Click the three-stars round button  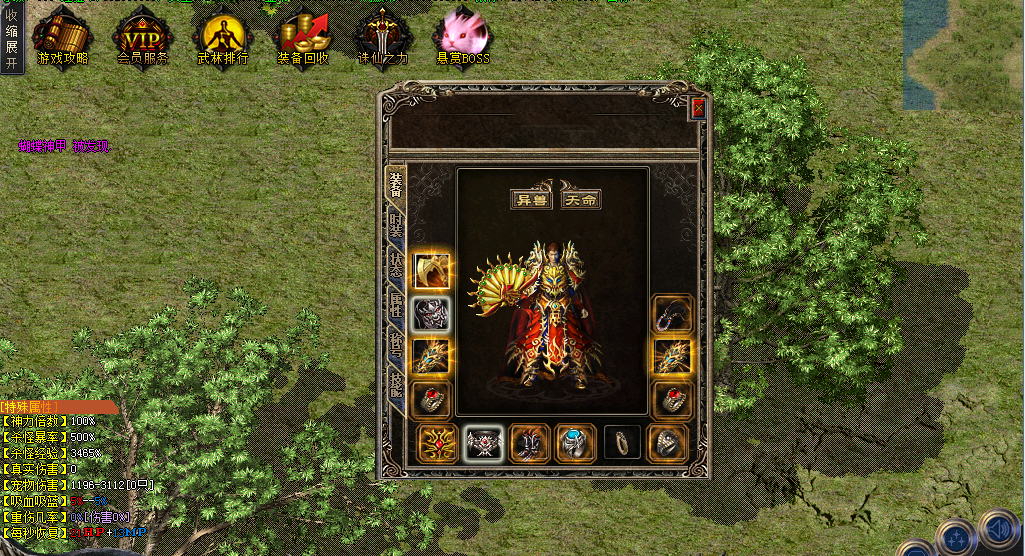coord(954,537)
